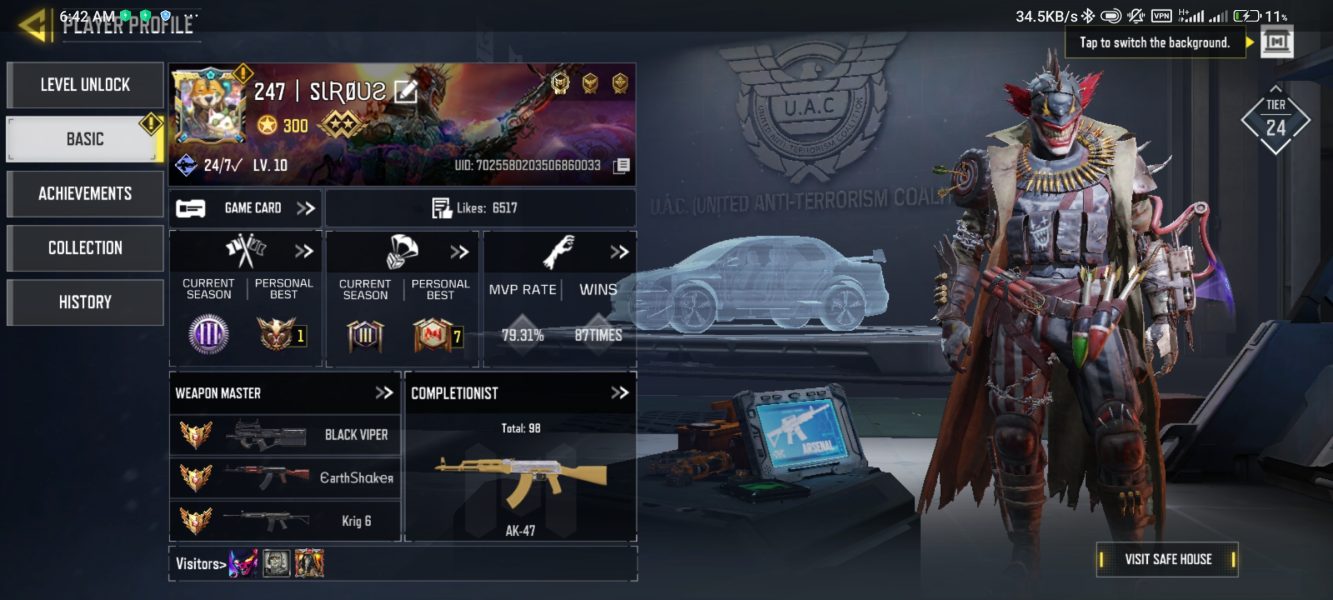Switch the profile background
The width and height of the screenshot is (1333, 600).
(x=1277, y=42)
